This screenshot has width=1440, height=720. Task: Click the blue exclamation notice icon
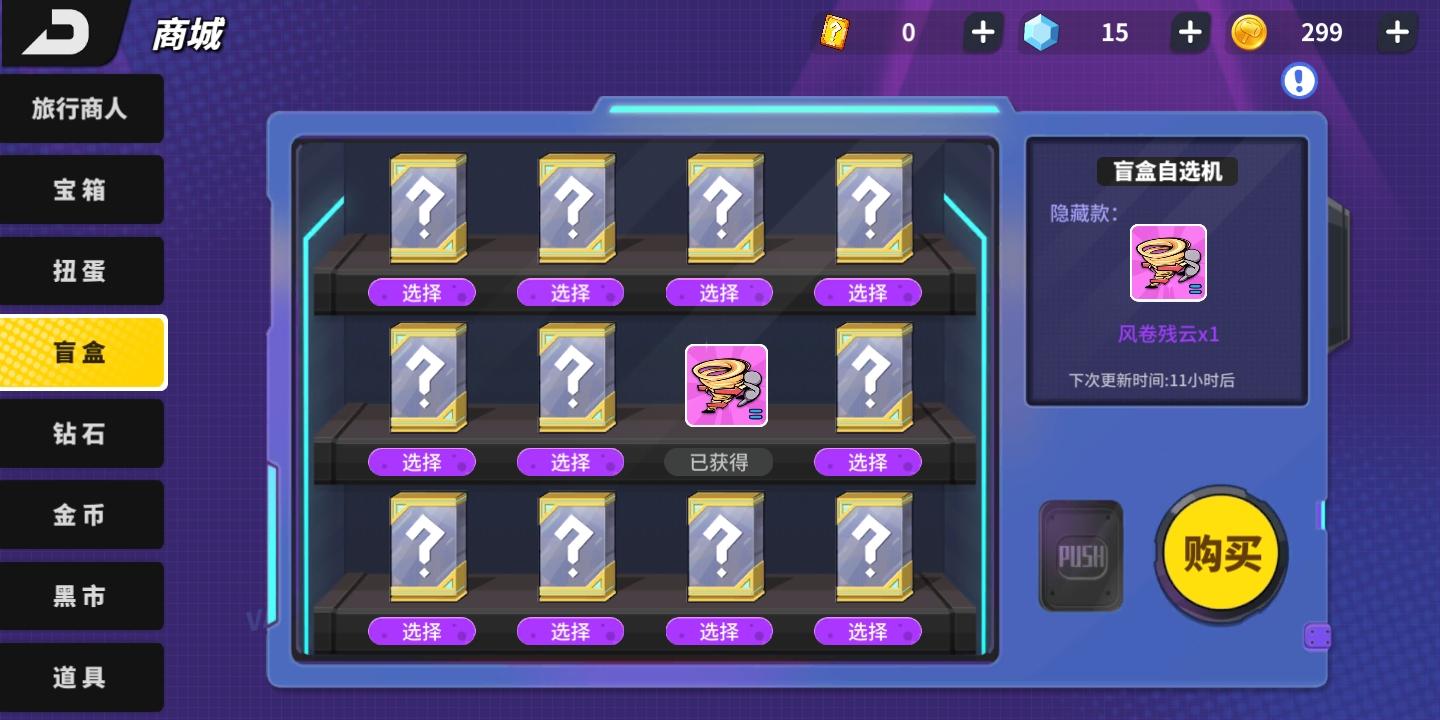(x=1299, y=81)
